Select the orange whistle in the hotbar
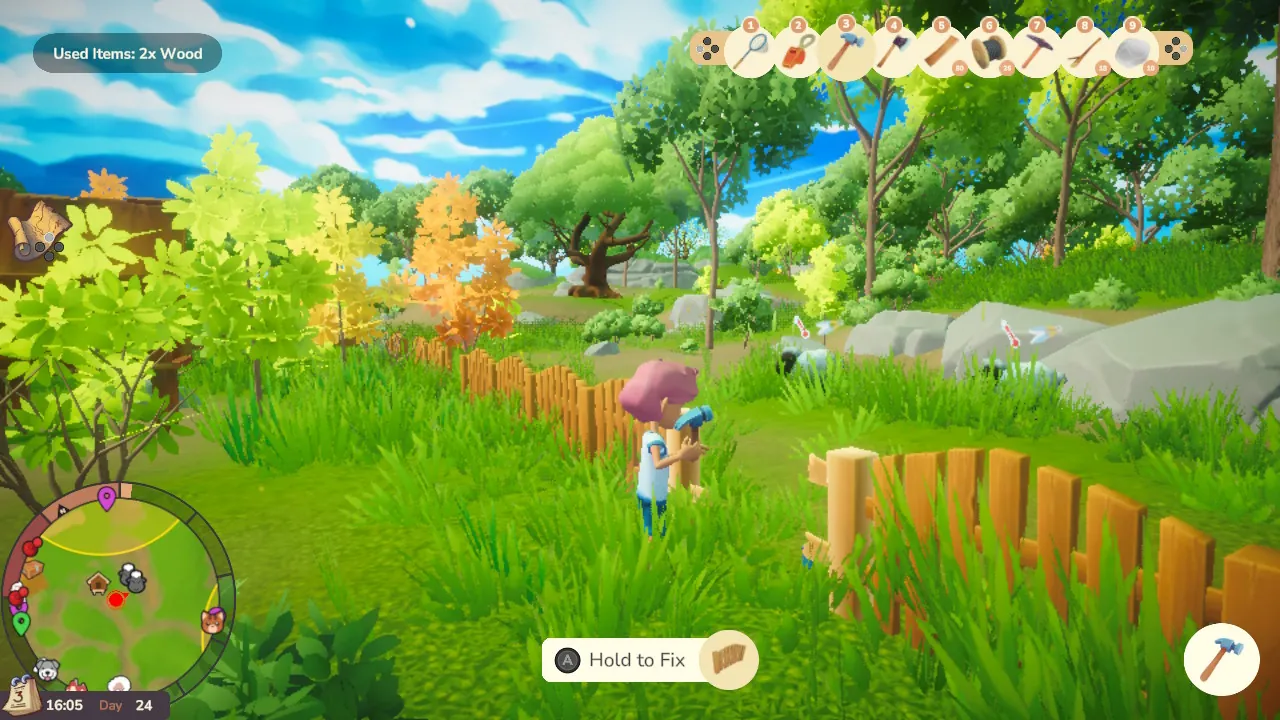 point(797,51)
